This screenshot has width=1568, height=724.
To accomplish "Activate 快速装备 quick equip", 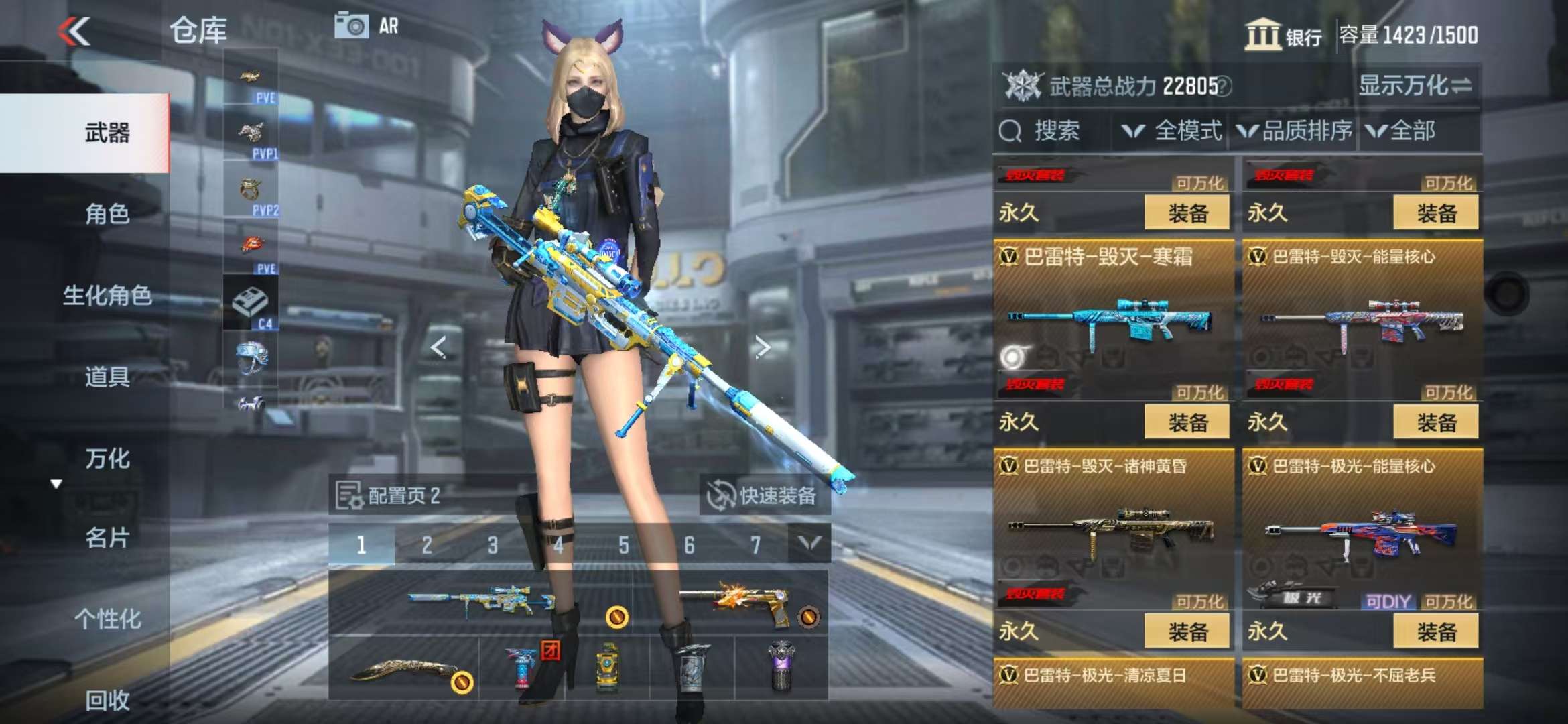I will pos(764,496).
